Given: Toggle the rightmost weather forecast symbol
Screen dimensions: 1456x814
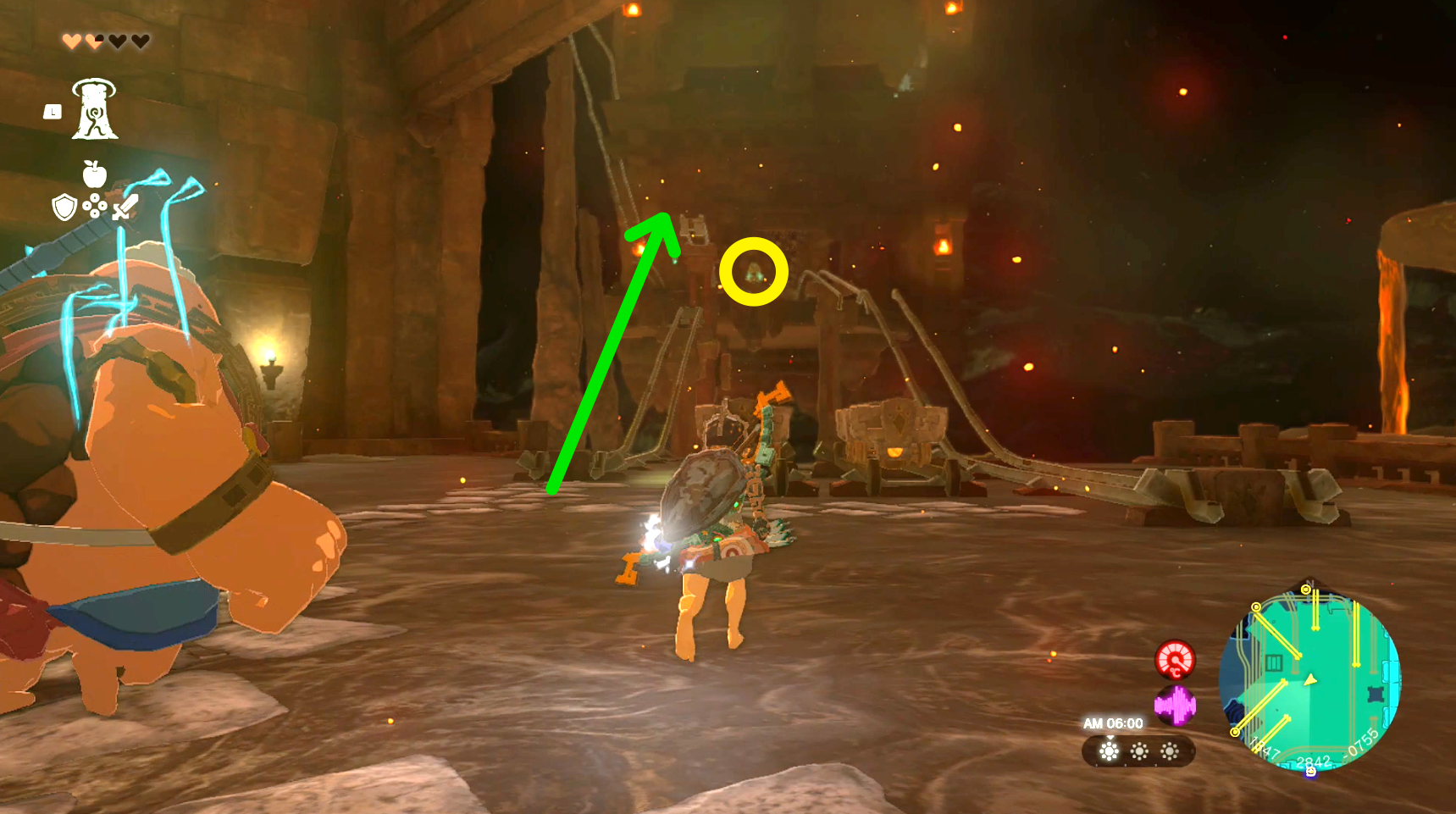Looking at the screenshot, I should (1168, 751).
